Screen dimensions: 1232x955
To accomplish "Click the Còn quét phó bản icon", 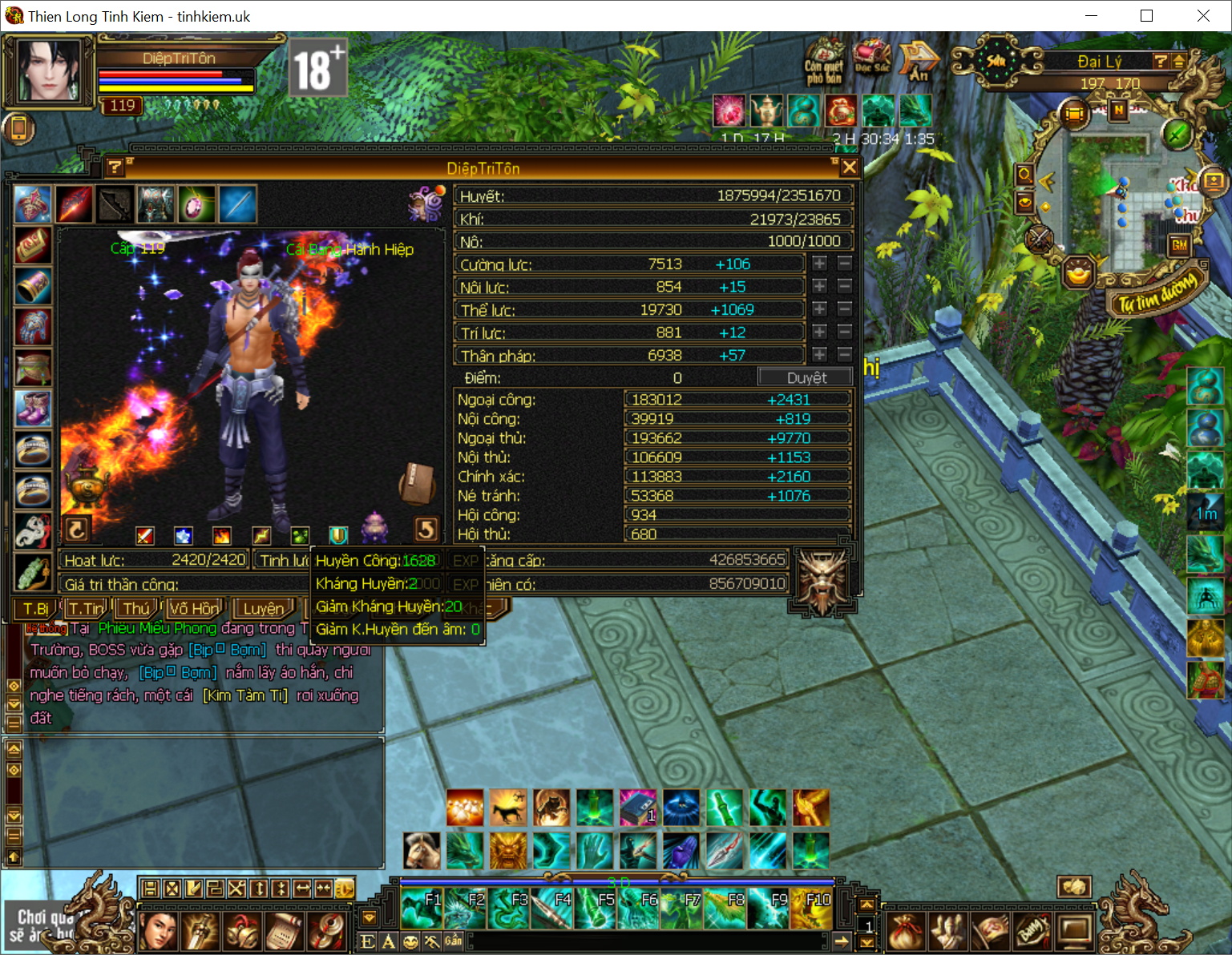I will point(824,59).
